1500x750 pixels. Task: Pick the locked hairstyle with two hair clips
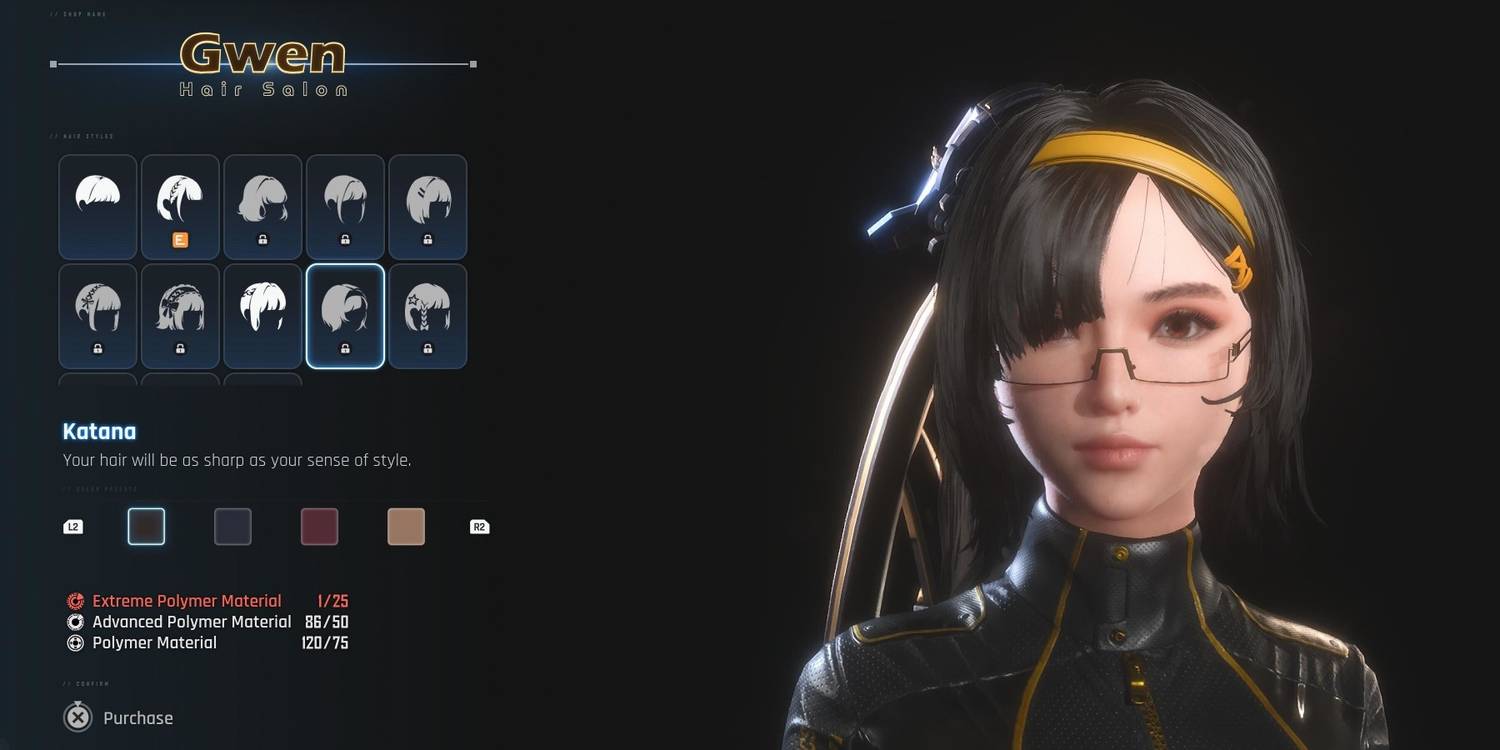[x=428, y=206]
